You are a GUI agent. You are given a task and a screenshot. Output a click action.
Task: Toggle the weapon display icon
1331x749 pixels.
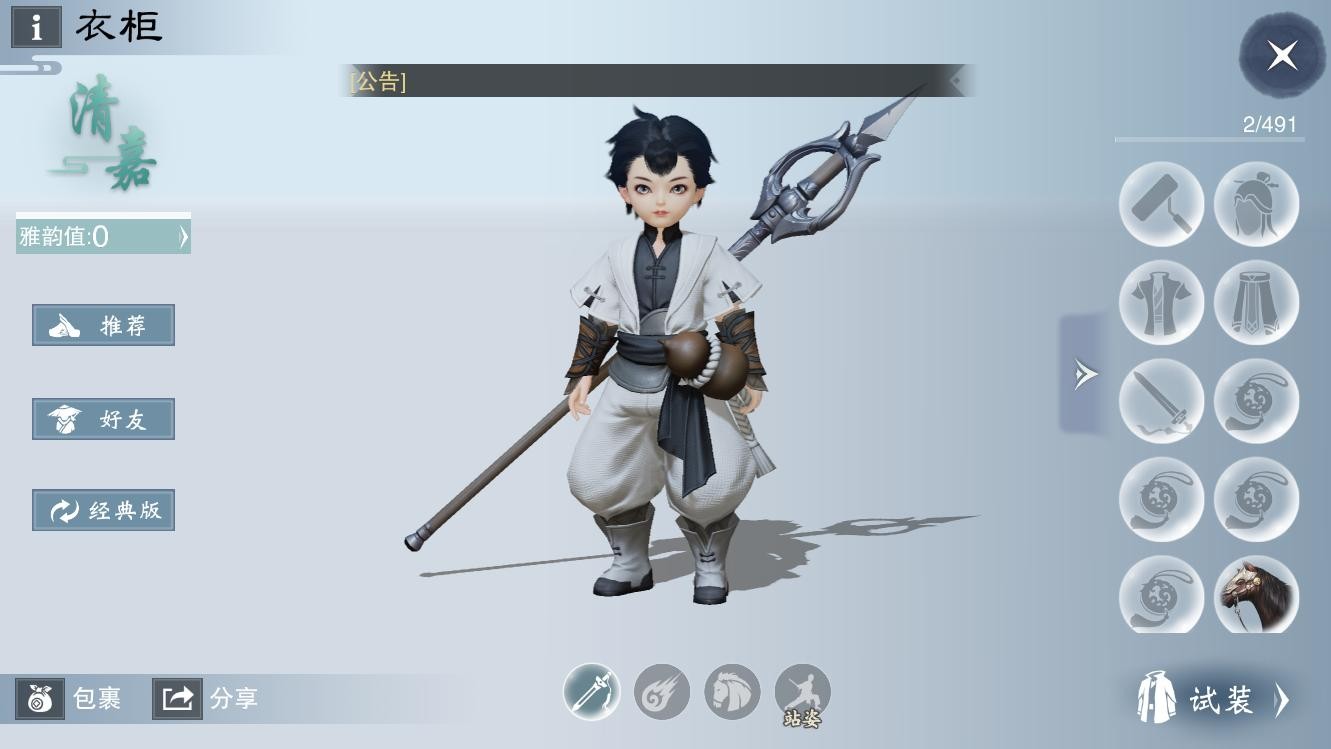click(592, 692)
